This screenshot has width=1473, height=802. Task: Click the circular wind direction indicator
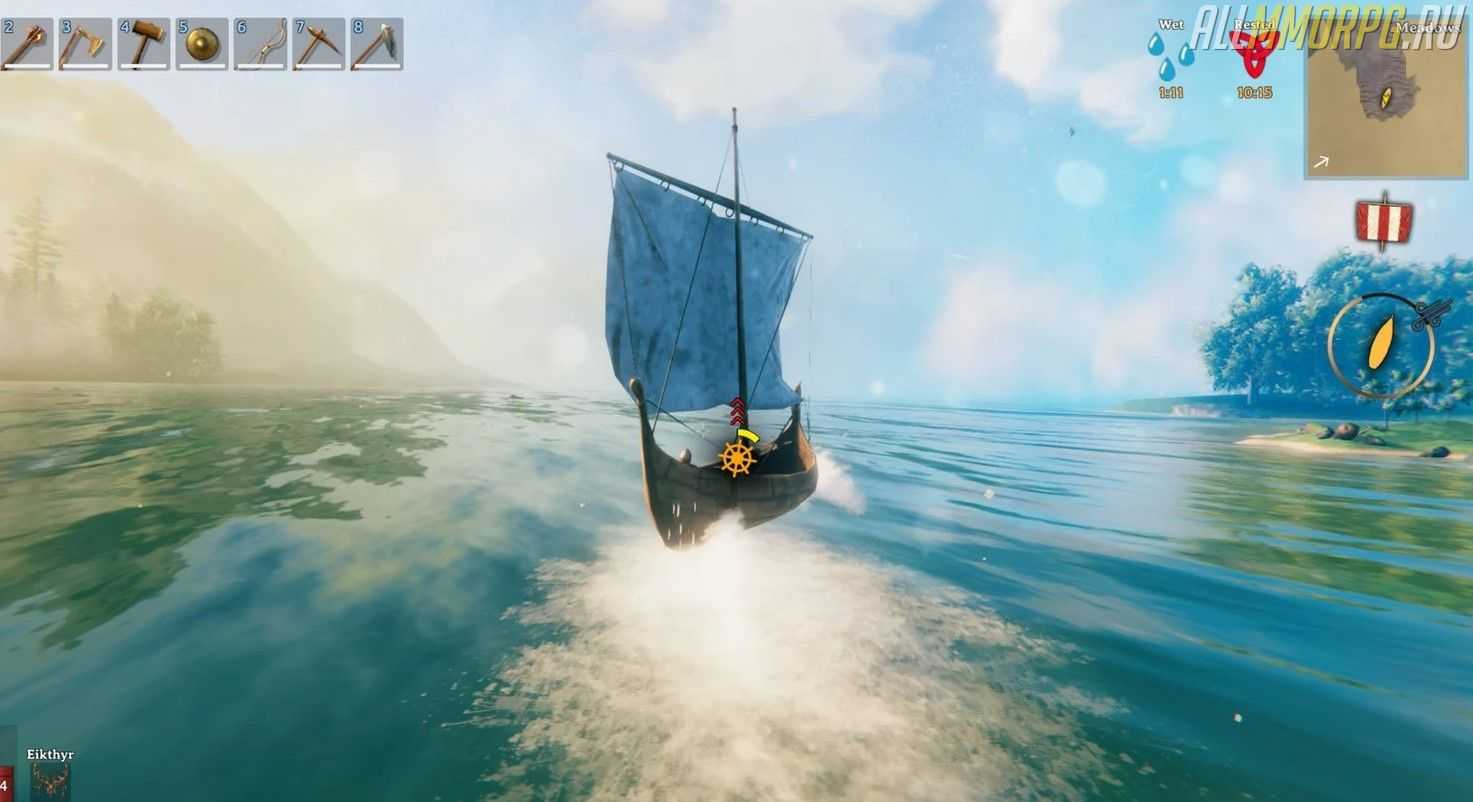point(1381,345)
